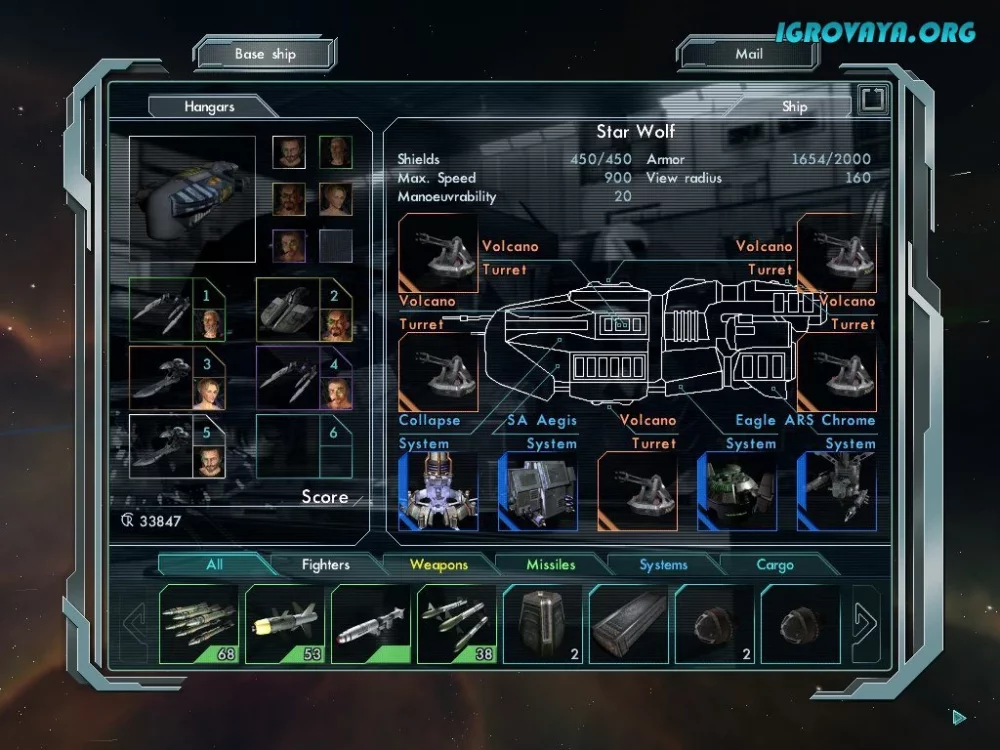Select the Eagle System module slot
The image size is (1000, 750).
pyautogui.click(x=737, y=491)
